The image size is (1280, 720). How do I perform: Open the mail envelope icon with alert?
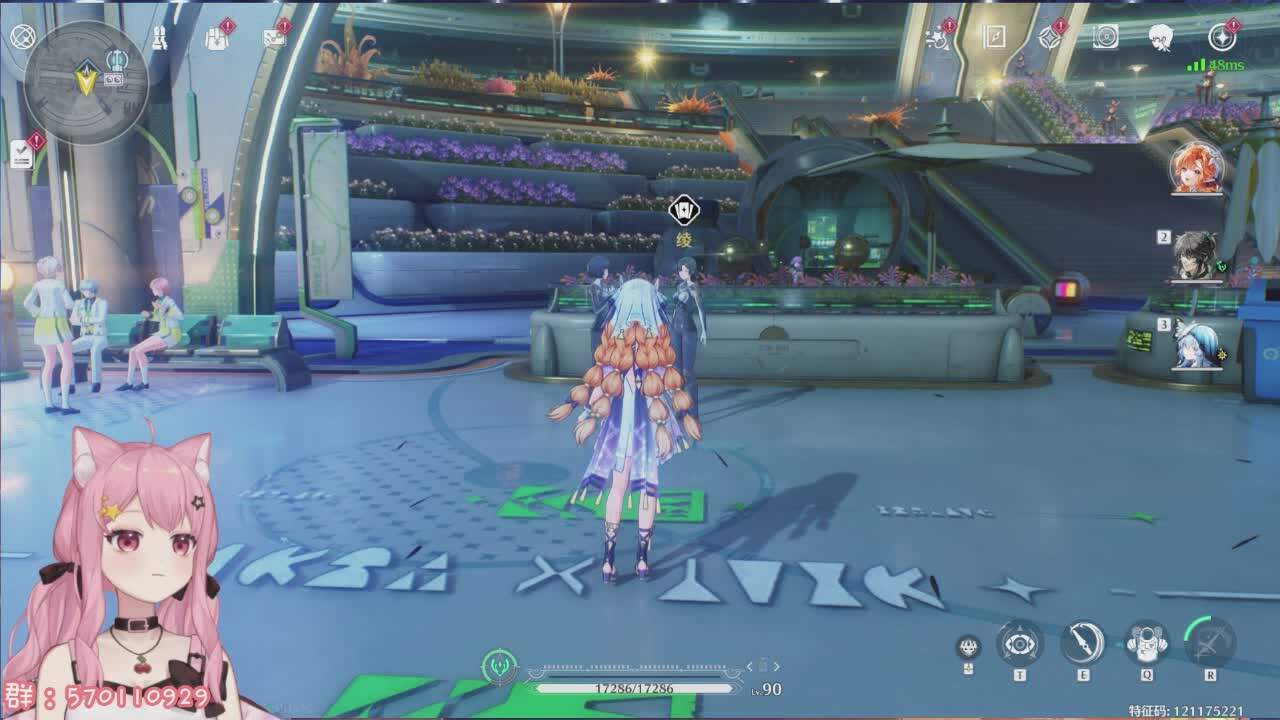click(273, 38)
